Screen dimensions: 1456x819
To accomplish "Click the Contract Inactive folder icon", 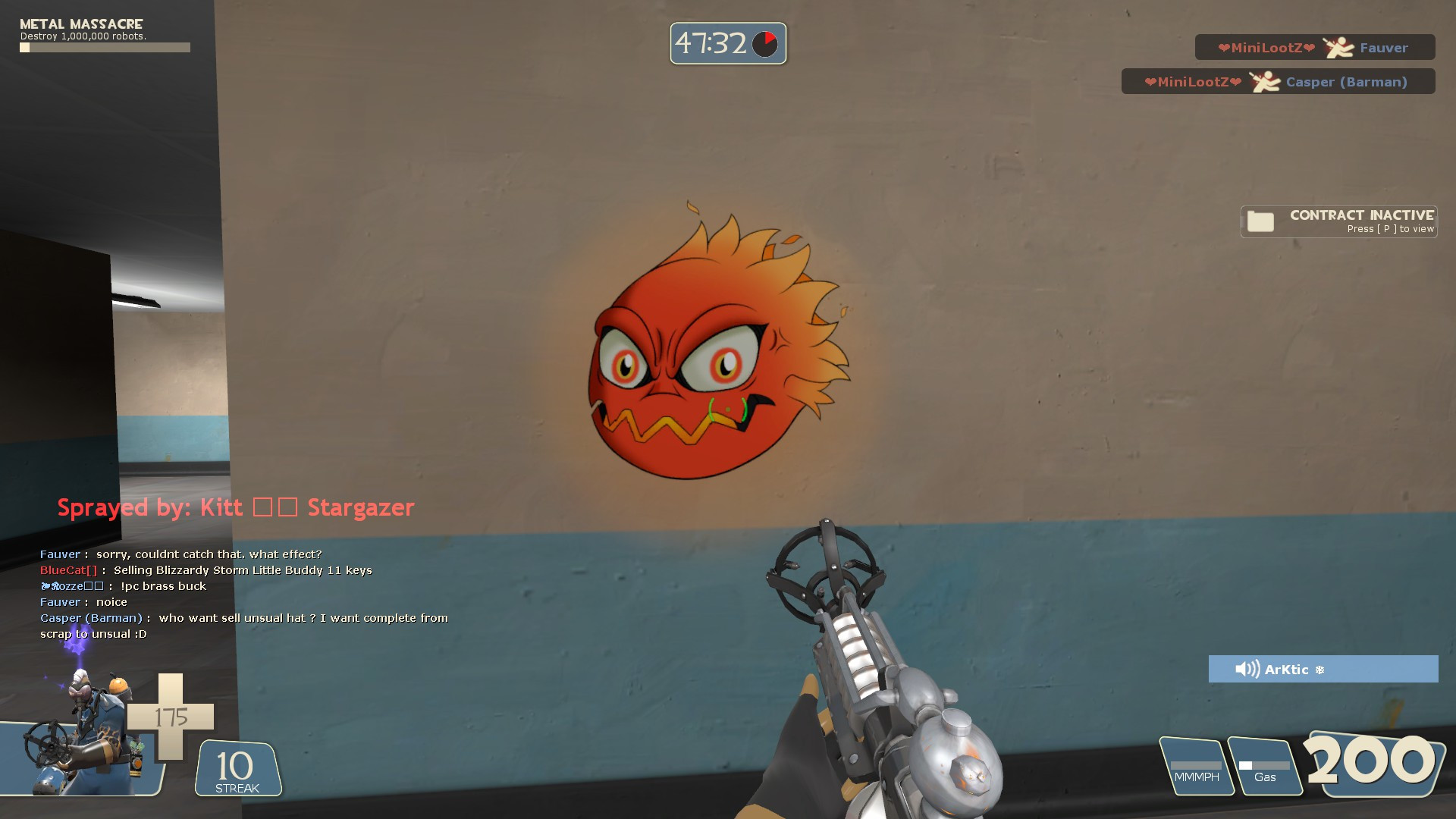I will (1259, 221).
